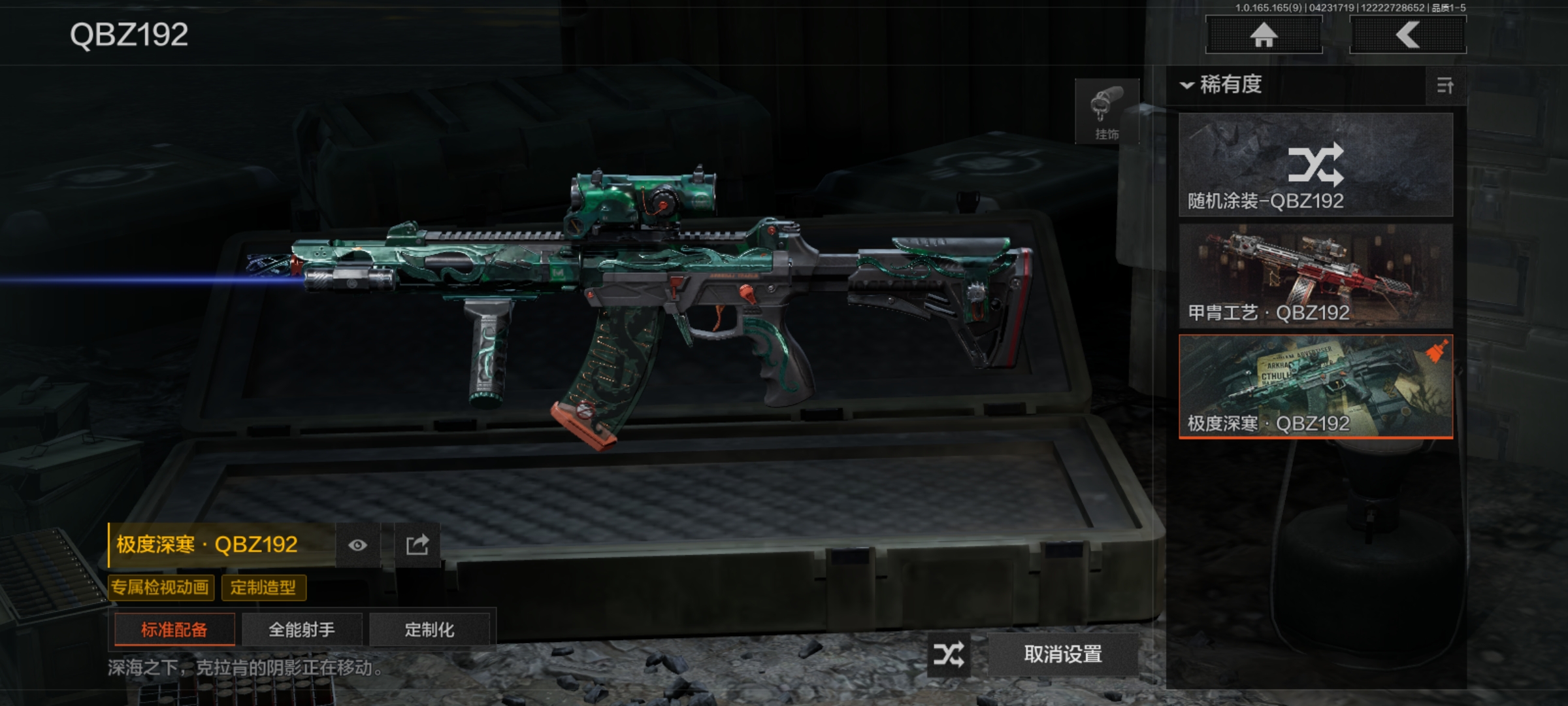Image resolution: width=1568 pixels, height=706 pixels.
Task: Open the 定制化 customization tab
Action: pyautogui.click(x=429, y=630)
